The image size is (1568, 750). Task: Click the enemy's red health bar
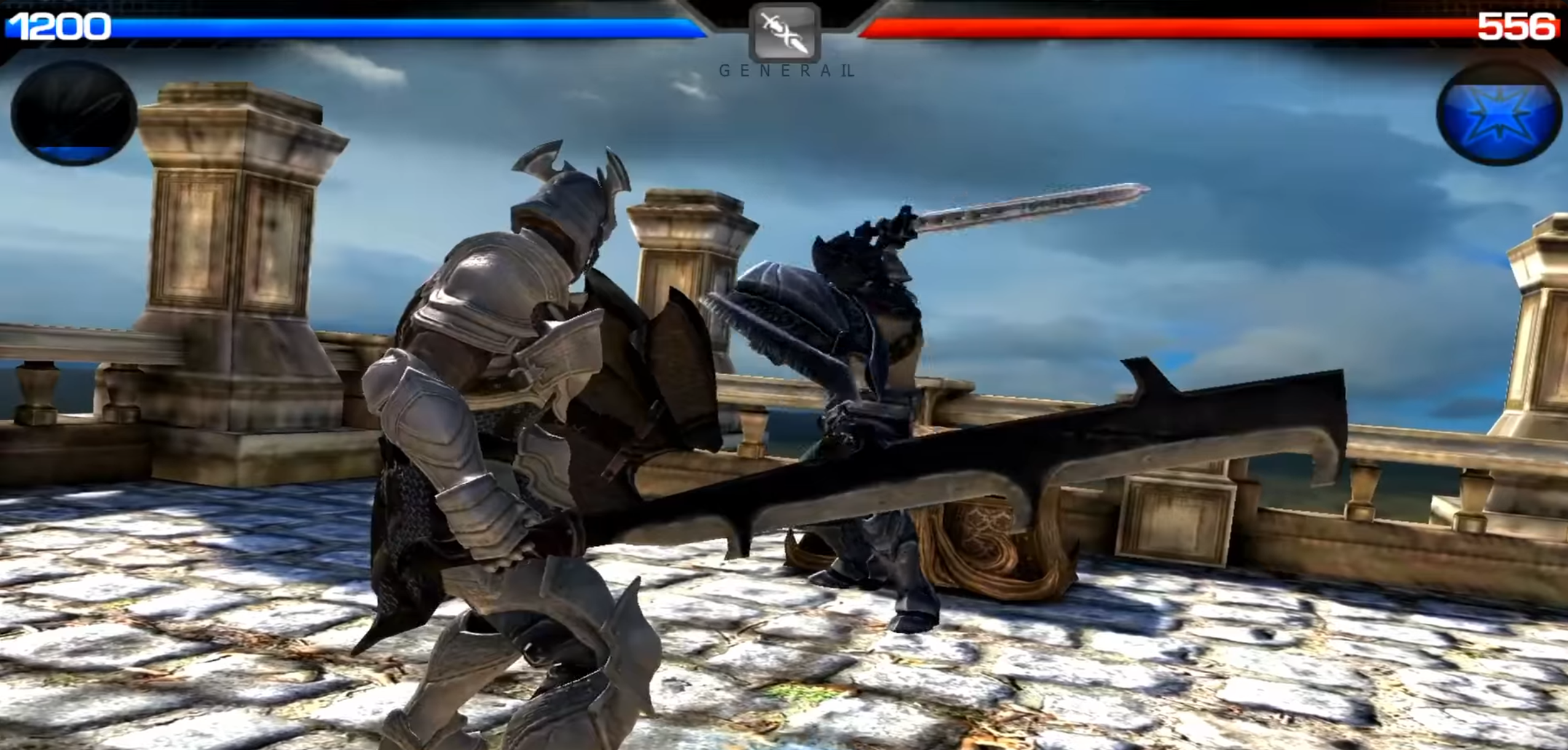1199,28
